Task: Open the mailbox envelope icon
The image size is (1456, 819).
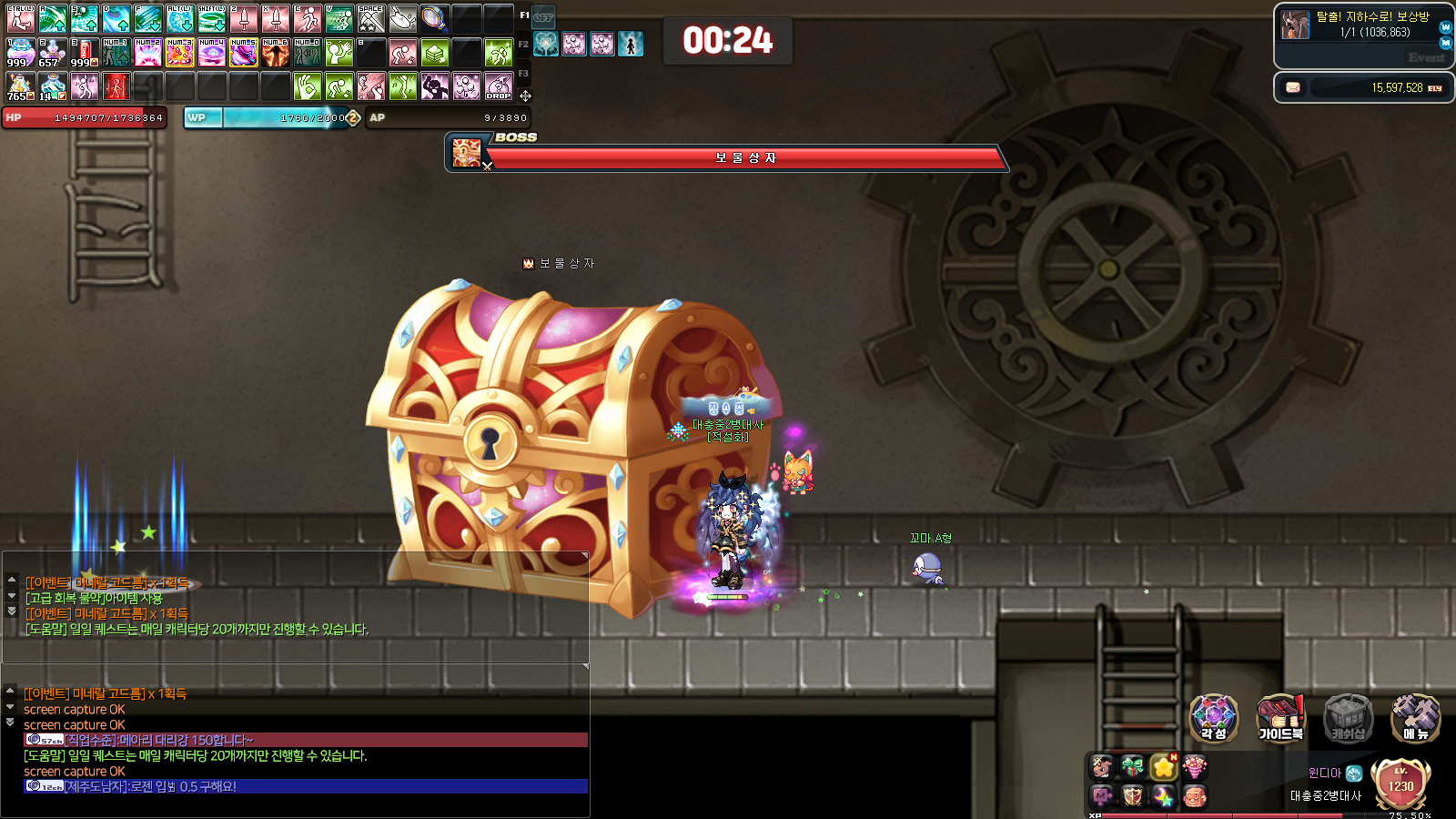Action: (1293, 87)
